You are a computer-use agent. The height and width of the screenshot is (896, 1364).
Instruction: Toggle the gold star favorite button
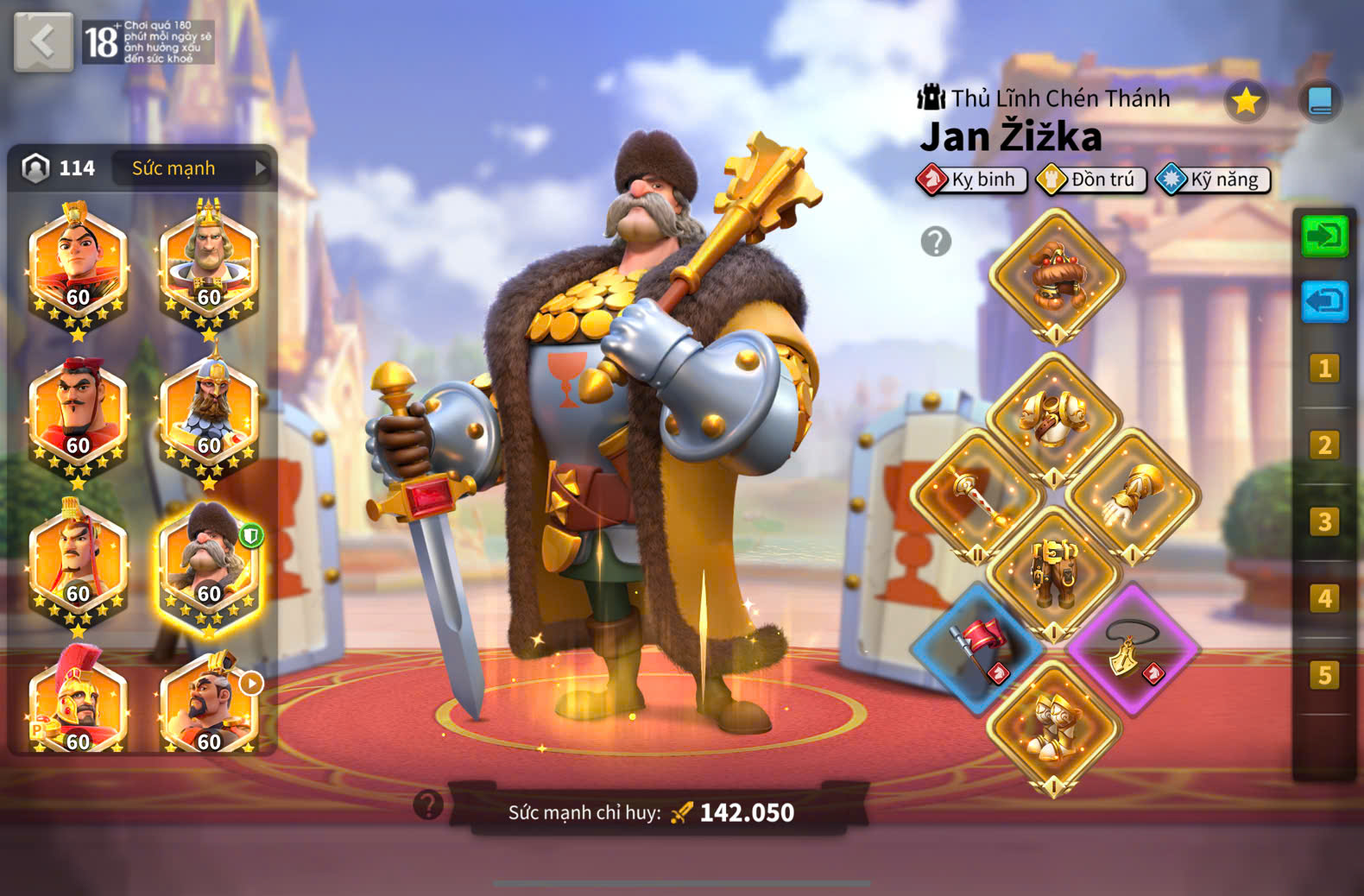click(x=1245, y=102)
